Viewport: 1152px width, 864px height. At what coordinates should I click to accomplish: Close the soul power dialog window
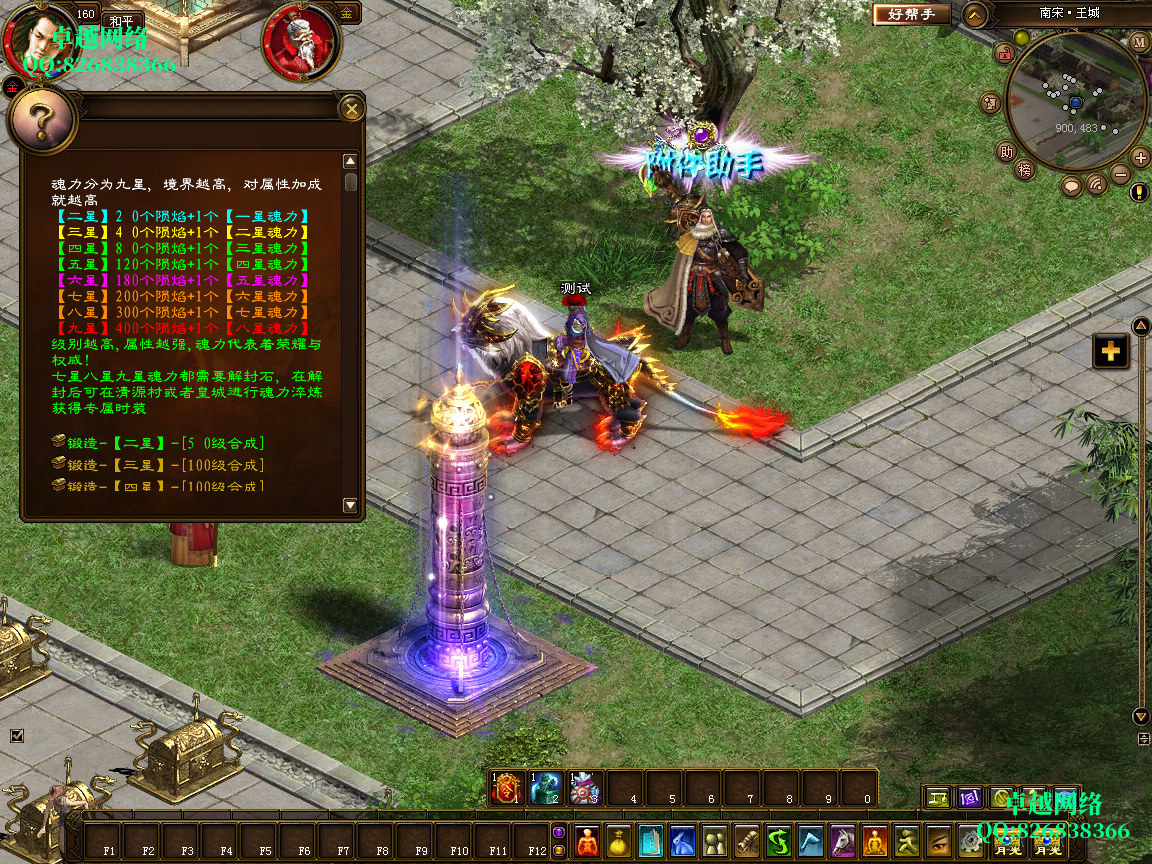(351, 108)
